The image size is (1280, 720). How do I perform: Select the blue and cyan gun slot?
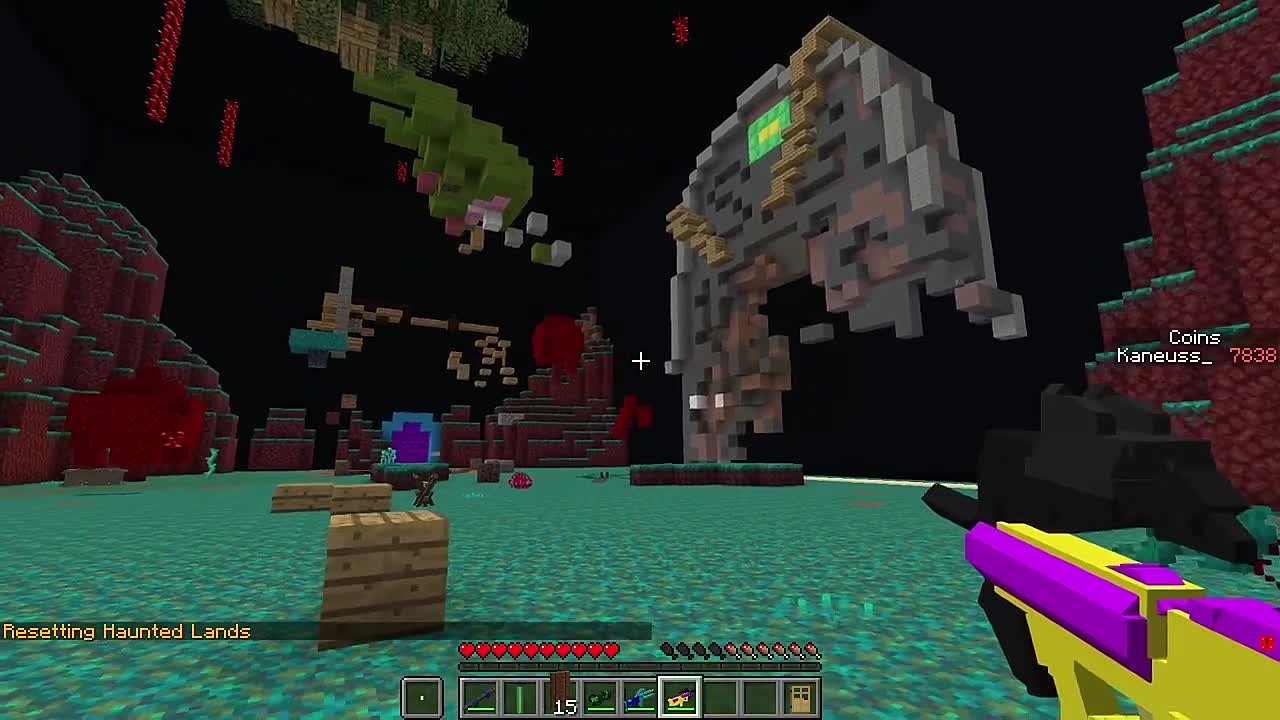(640, 697)
